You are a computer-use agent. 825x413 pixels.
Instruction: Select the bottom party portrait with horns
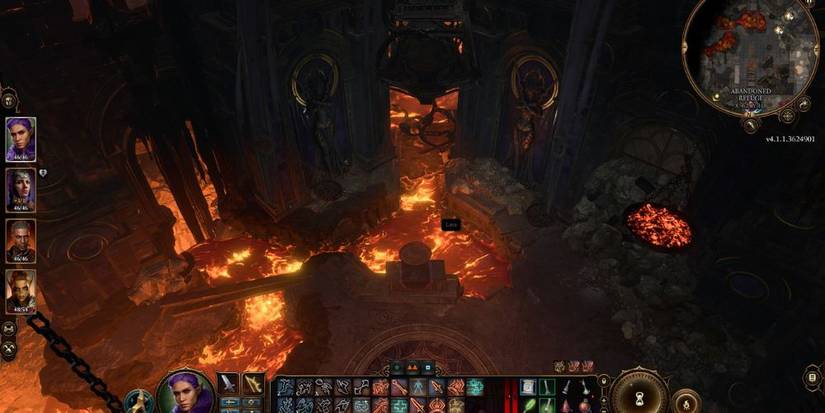pos(21,291)
